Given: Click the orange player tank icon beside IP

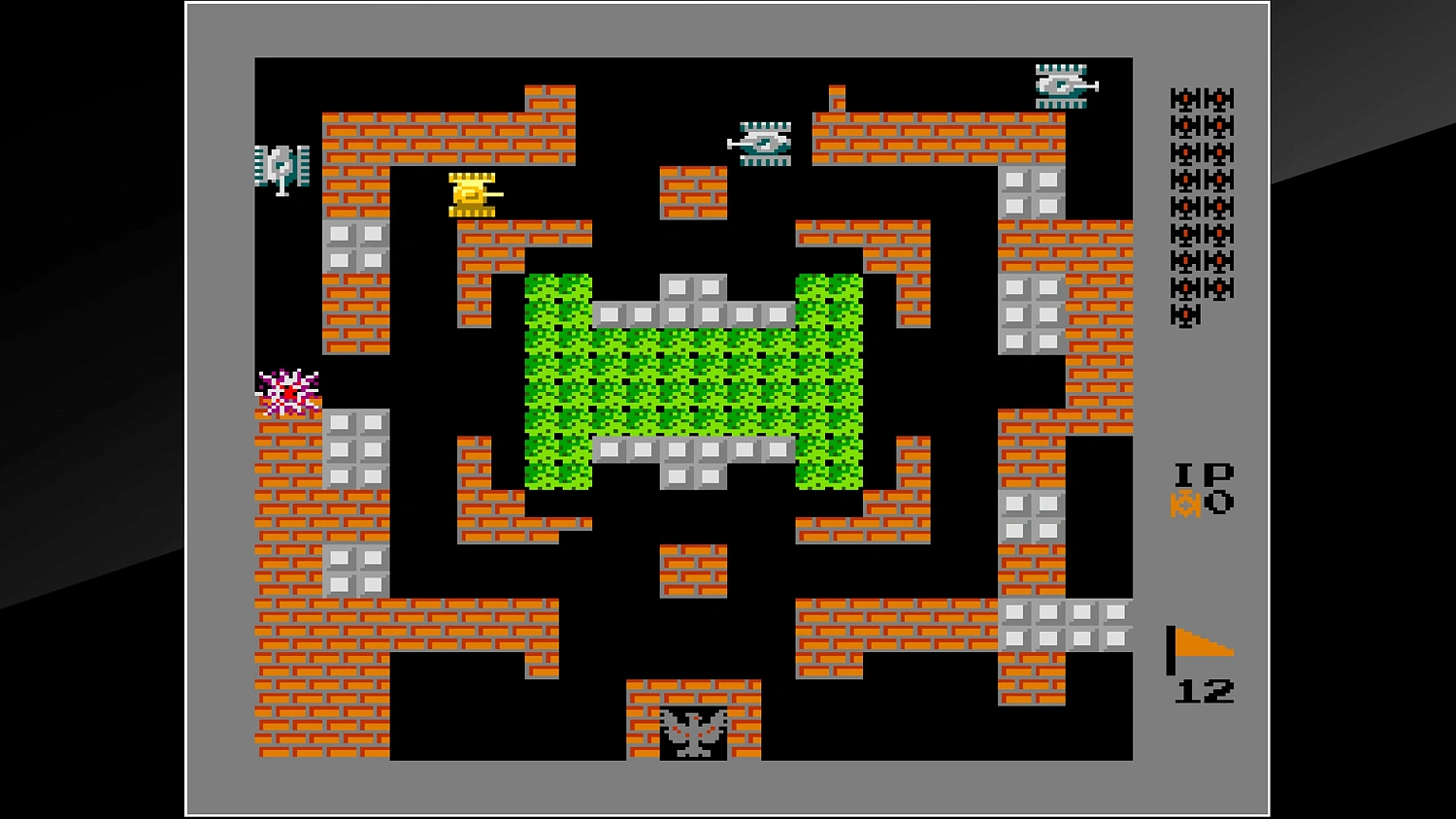Looking at the screenshot, I should pyautogui.click(x=1184, y=504).
